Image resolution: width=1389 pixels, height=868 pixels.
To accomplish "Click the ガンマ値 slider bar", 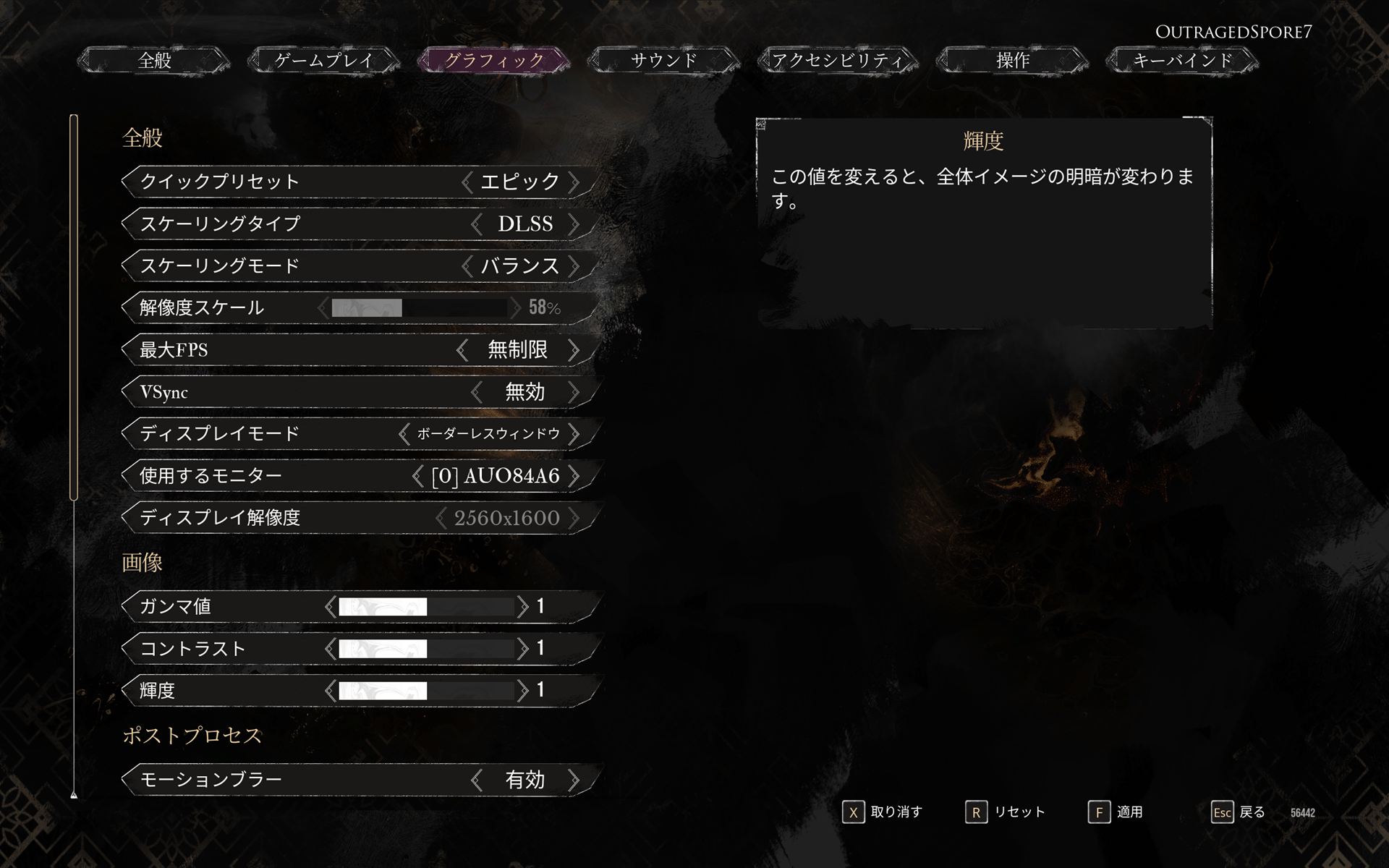I will point(427,608).
